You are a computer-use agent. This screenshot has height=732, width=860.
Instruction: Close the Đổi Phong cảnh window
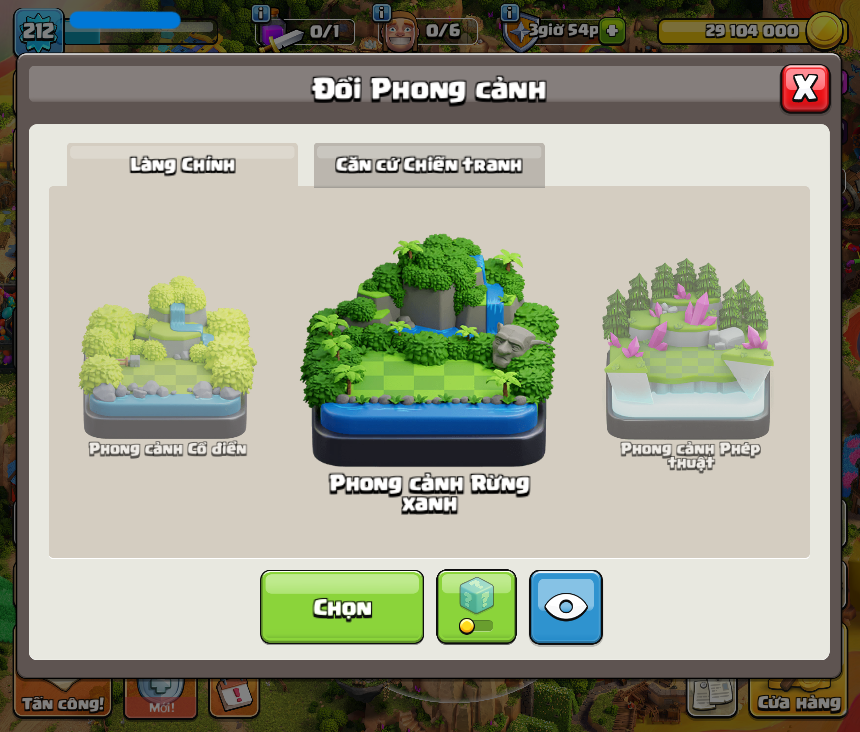(804, 88)
